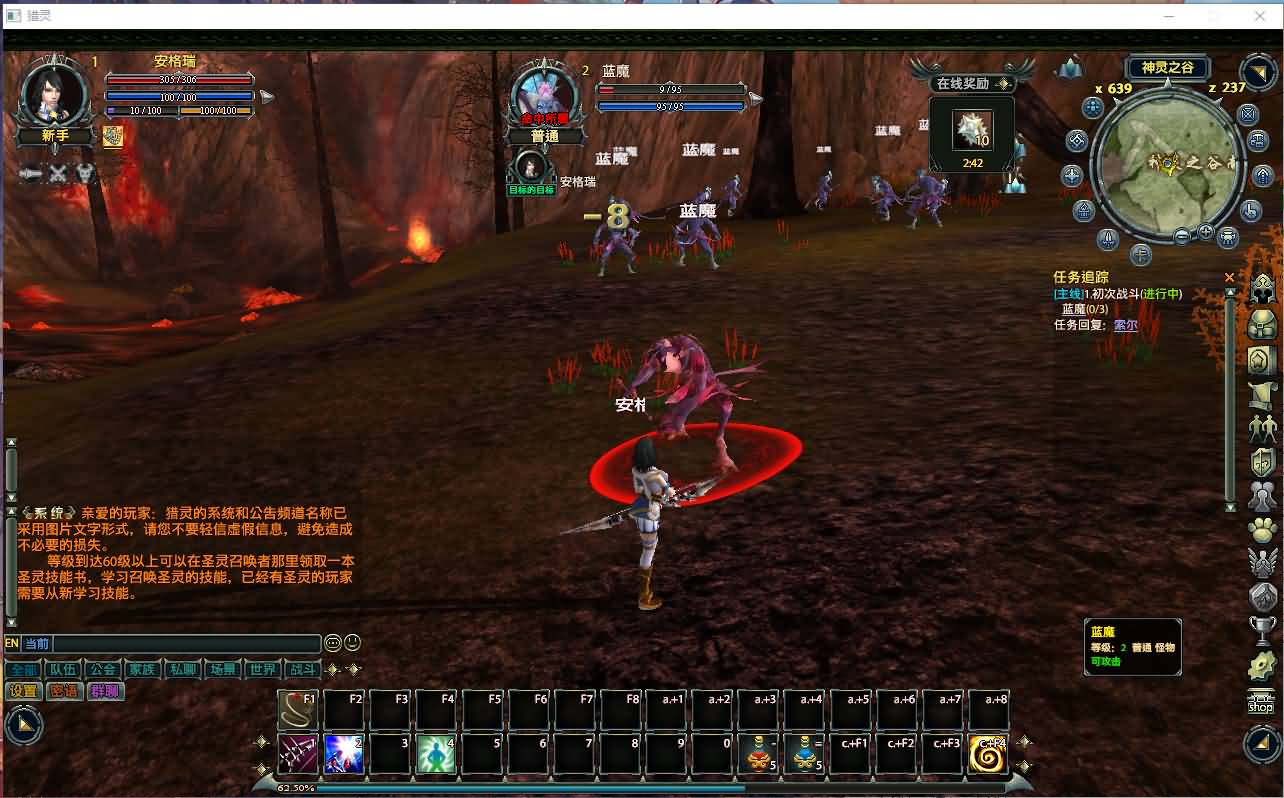Viewport: 1284px width, 798px height.
Task: Activate the golden spiral skill
Action: tap(987, 755)
